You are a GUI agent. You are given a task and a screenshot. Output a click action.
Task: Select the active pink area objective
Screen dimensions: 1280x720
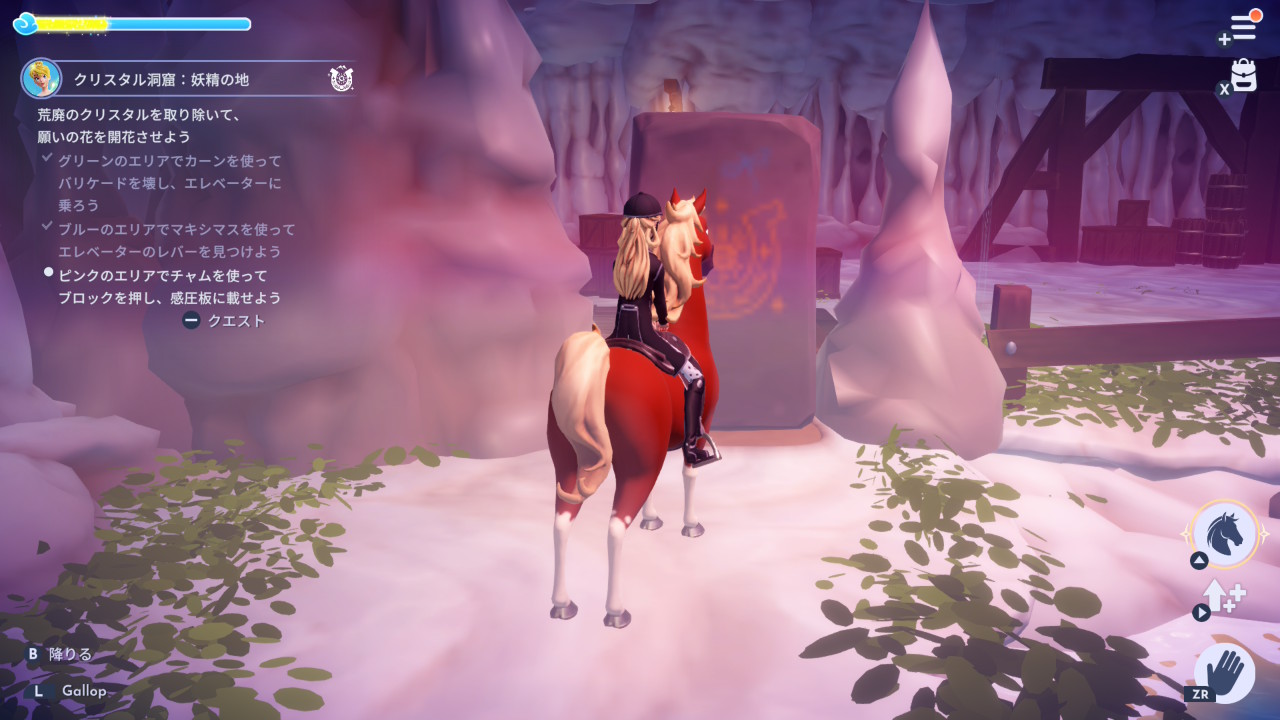click(169, 286)
